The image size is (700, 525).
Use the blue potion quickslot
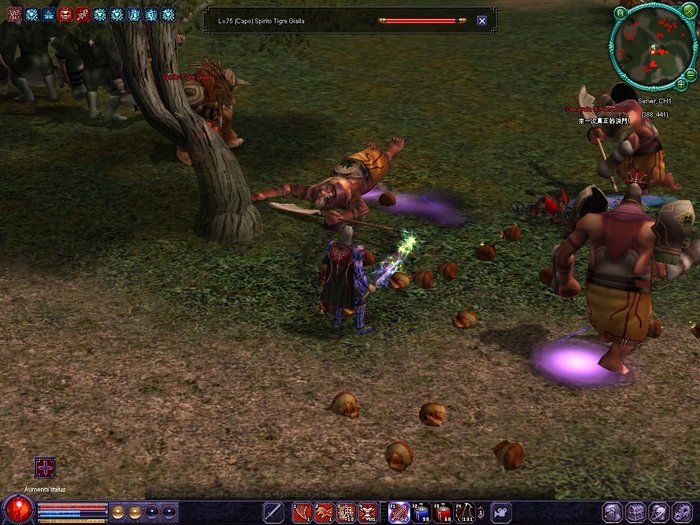[x=421, y=512]
